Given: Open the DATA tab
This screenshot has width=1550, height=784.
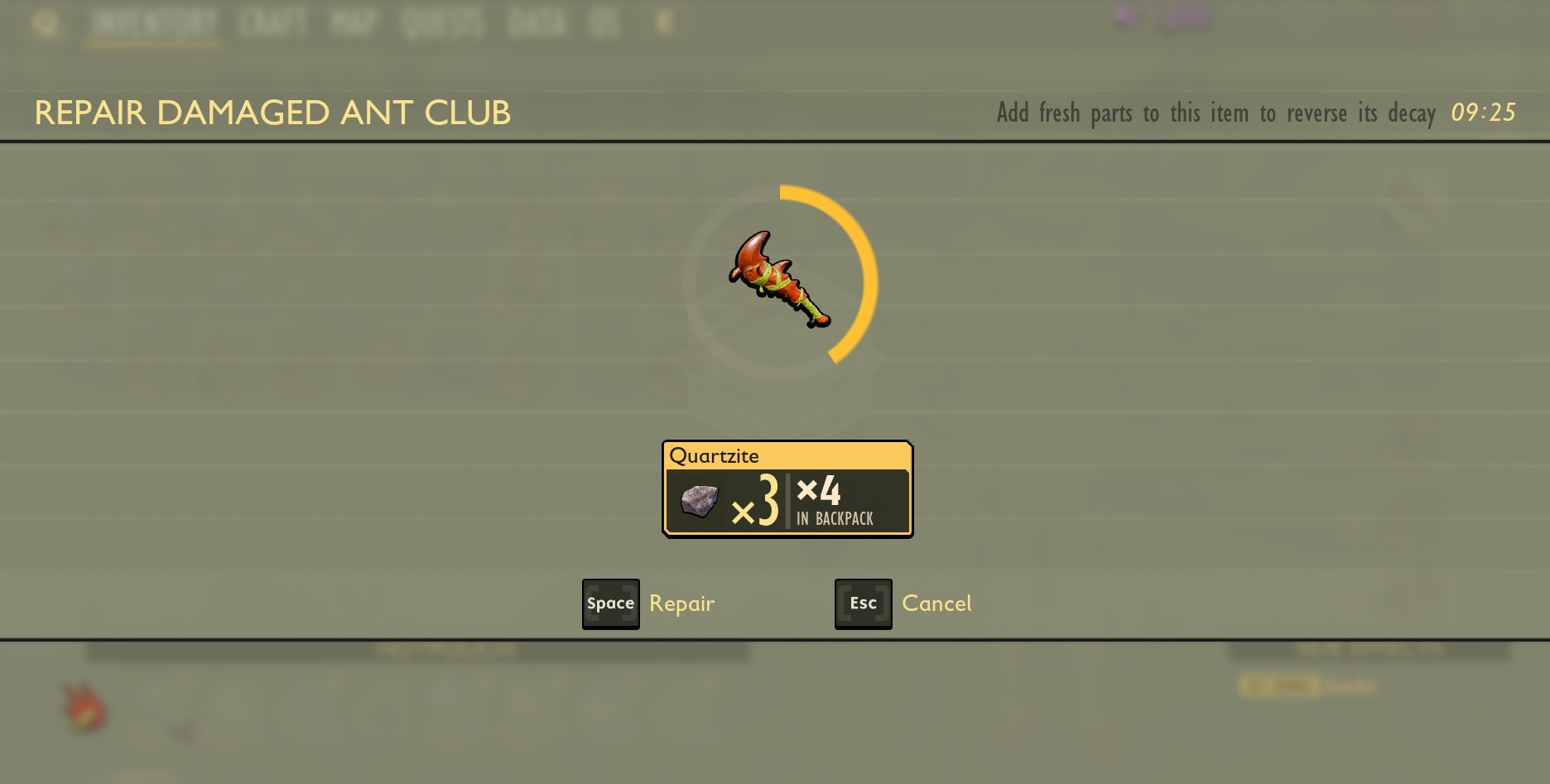Looking at the screenshot, I should (535, 23).
